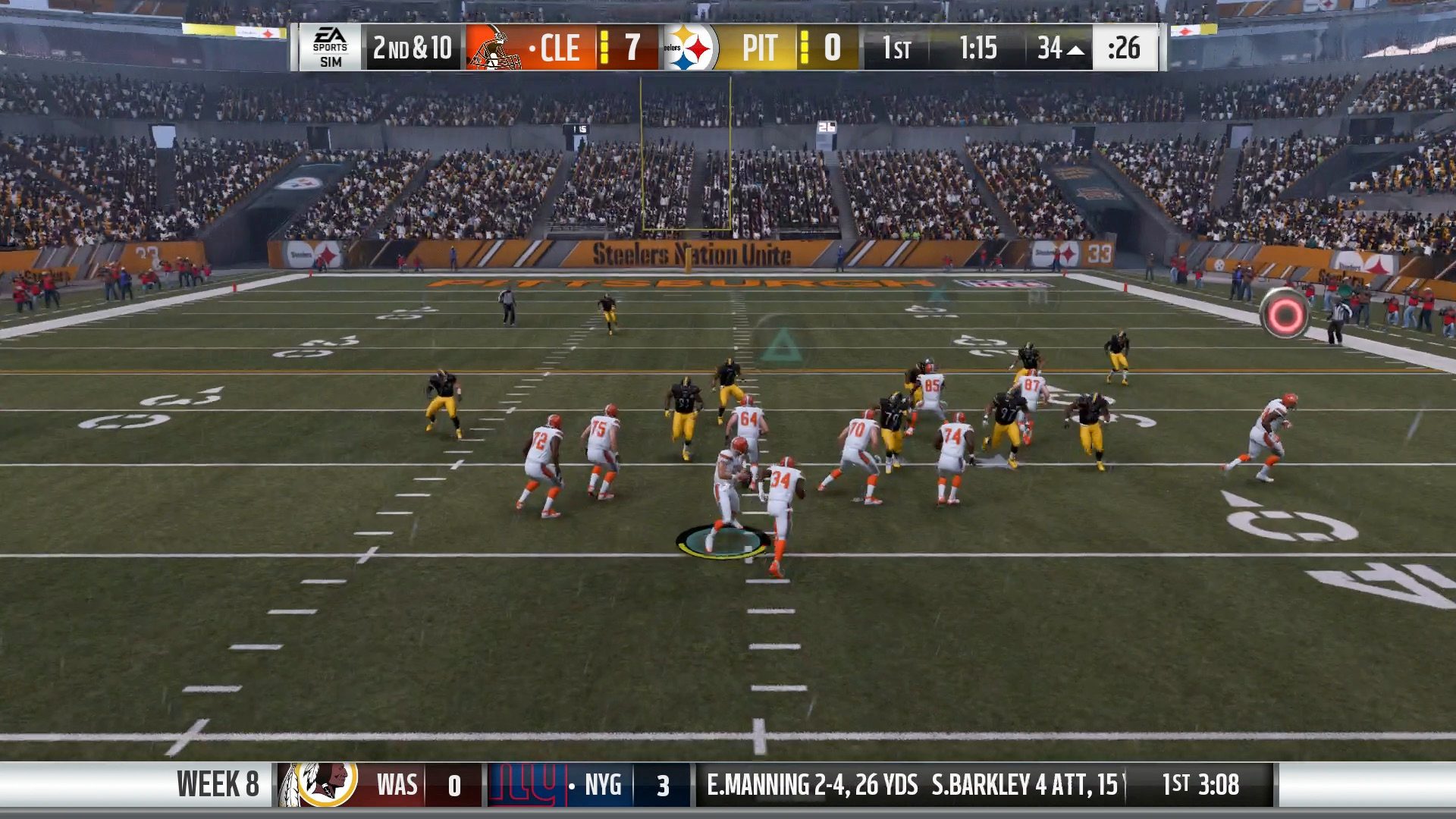Click the possession dot beside CLE
The height and width of the screenshot is (819, 1456).
click(533, 49)
